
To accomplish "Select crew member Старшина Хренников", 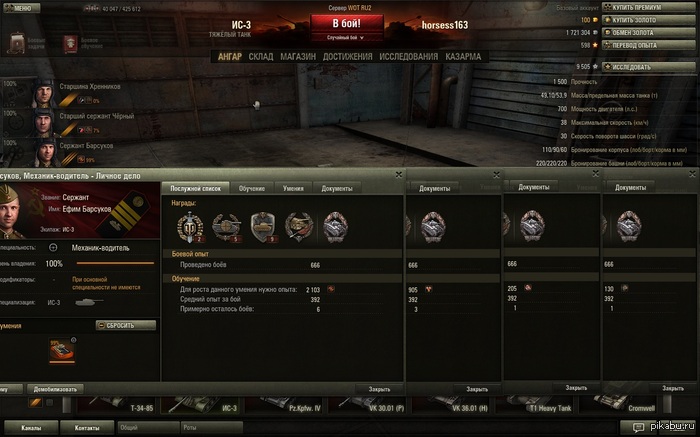I will (90, 87).
